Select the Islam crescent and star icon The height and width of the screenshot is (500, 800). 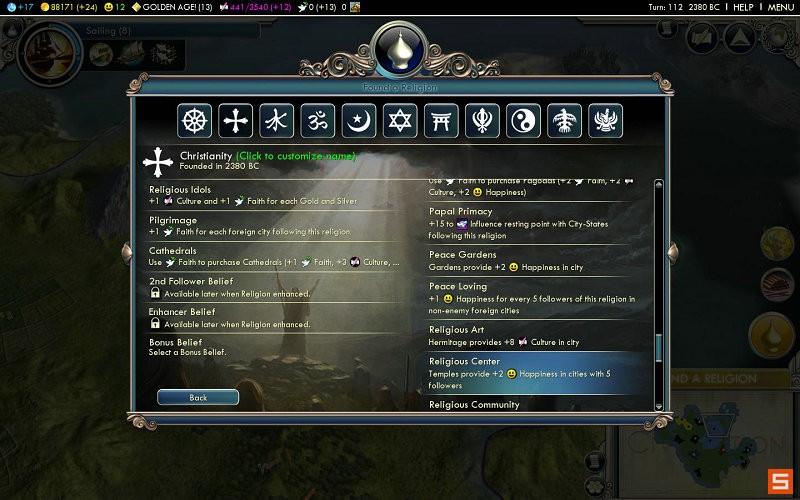pos(359,121)
